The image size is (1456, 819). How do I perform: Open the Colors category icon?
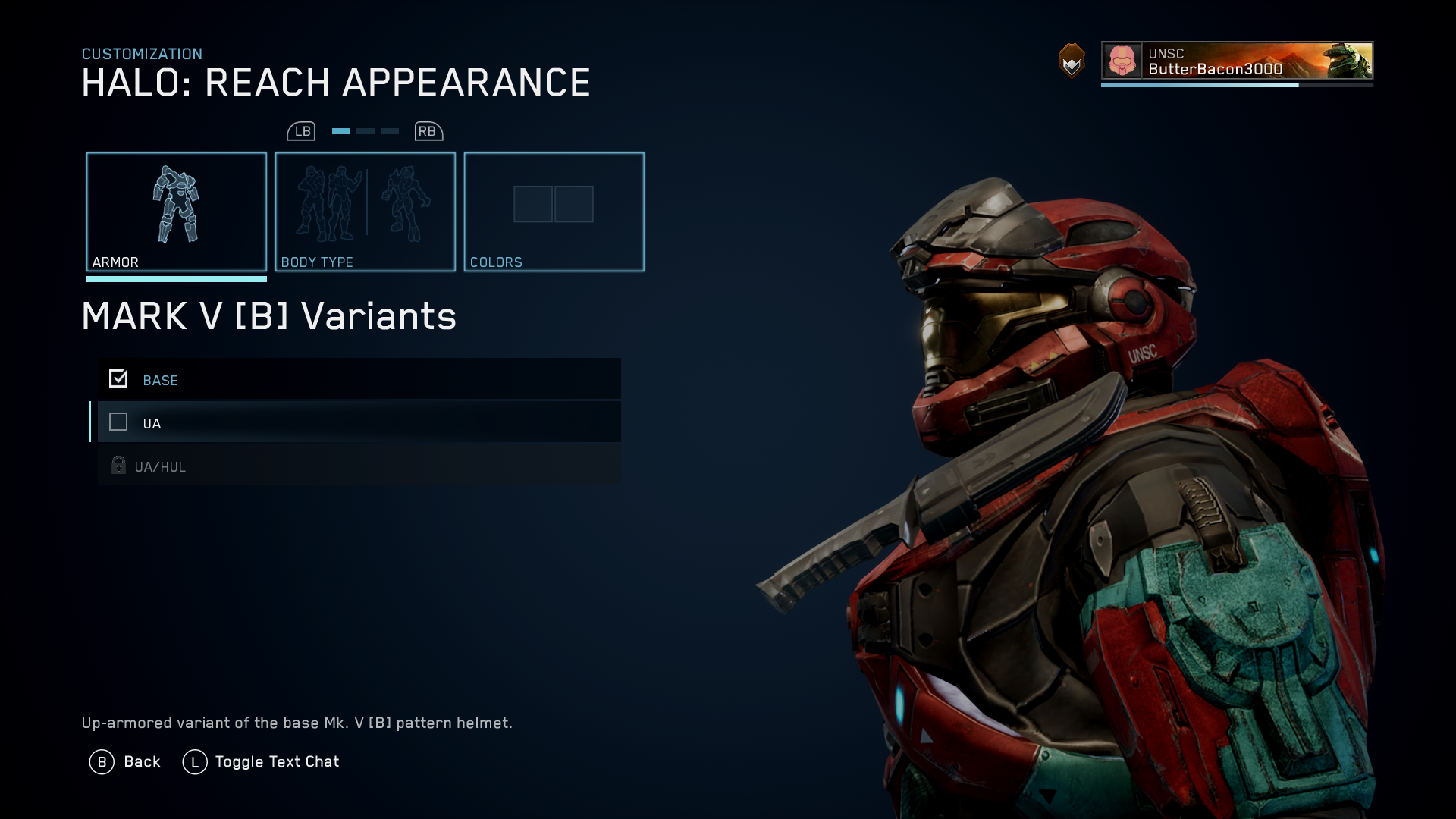coord(554,205)
